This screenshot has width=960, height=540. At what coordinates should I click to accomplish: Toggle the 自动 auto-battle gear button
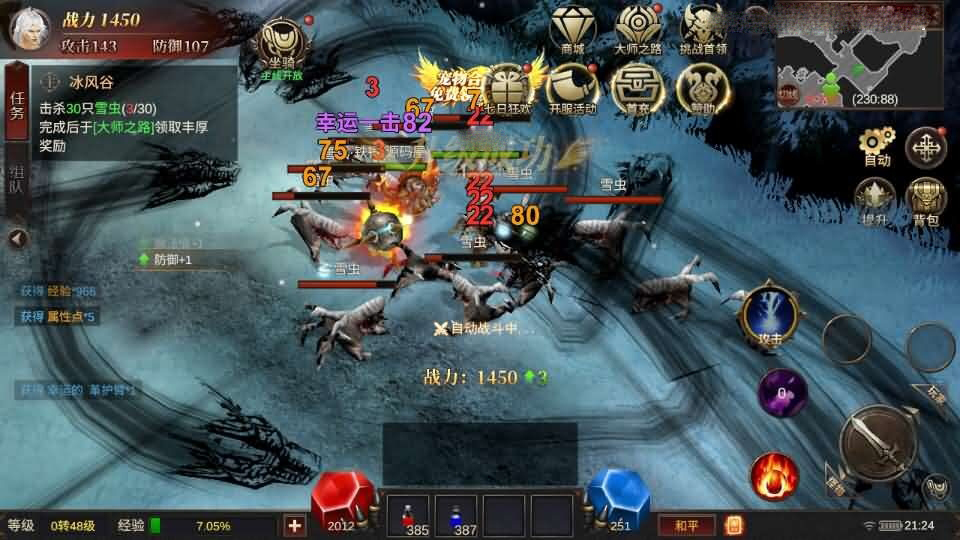[877, 147]
